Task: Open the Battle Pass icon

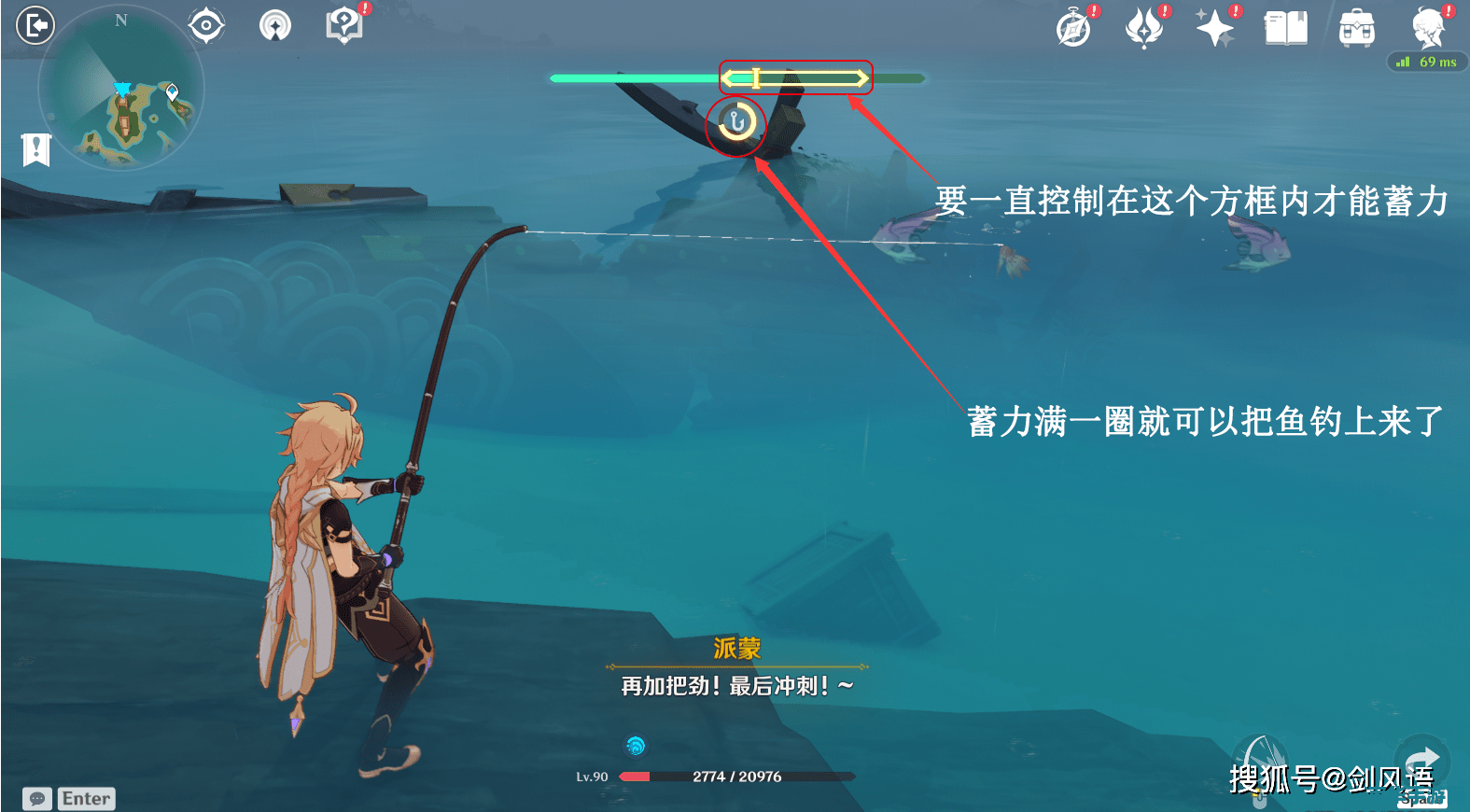Action: (x=1145, y=28)
